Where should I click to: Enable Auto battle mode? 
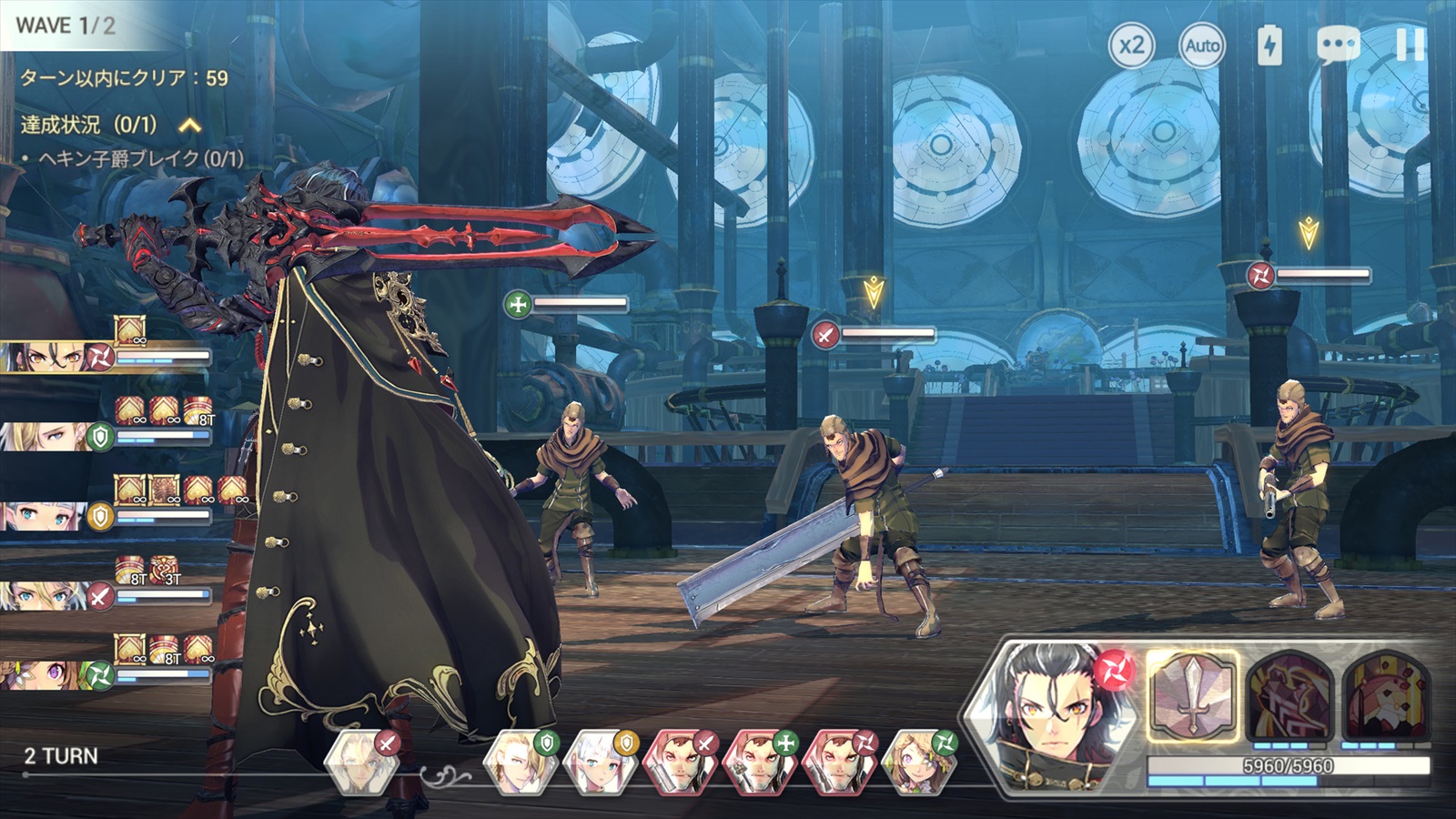click(1201, 45)
